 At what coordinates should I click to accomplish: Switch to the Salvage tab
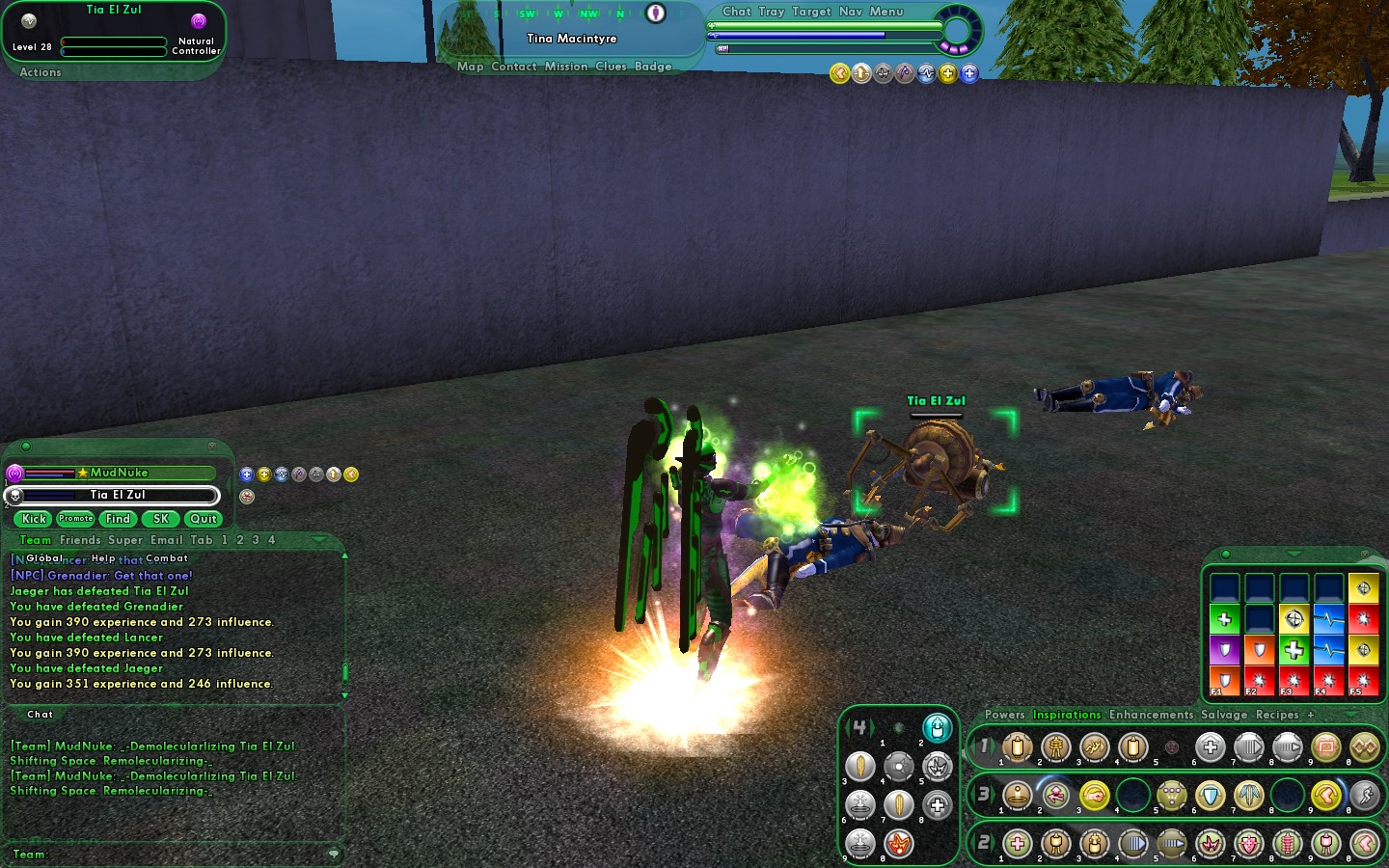tap(1224, 715)
